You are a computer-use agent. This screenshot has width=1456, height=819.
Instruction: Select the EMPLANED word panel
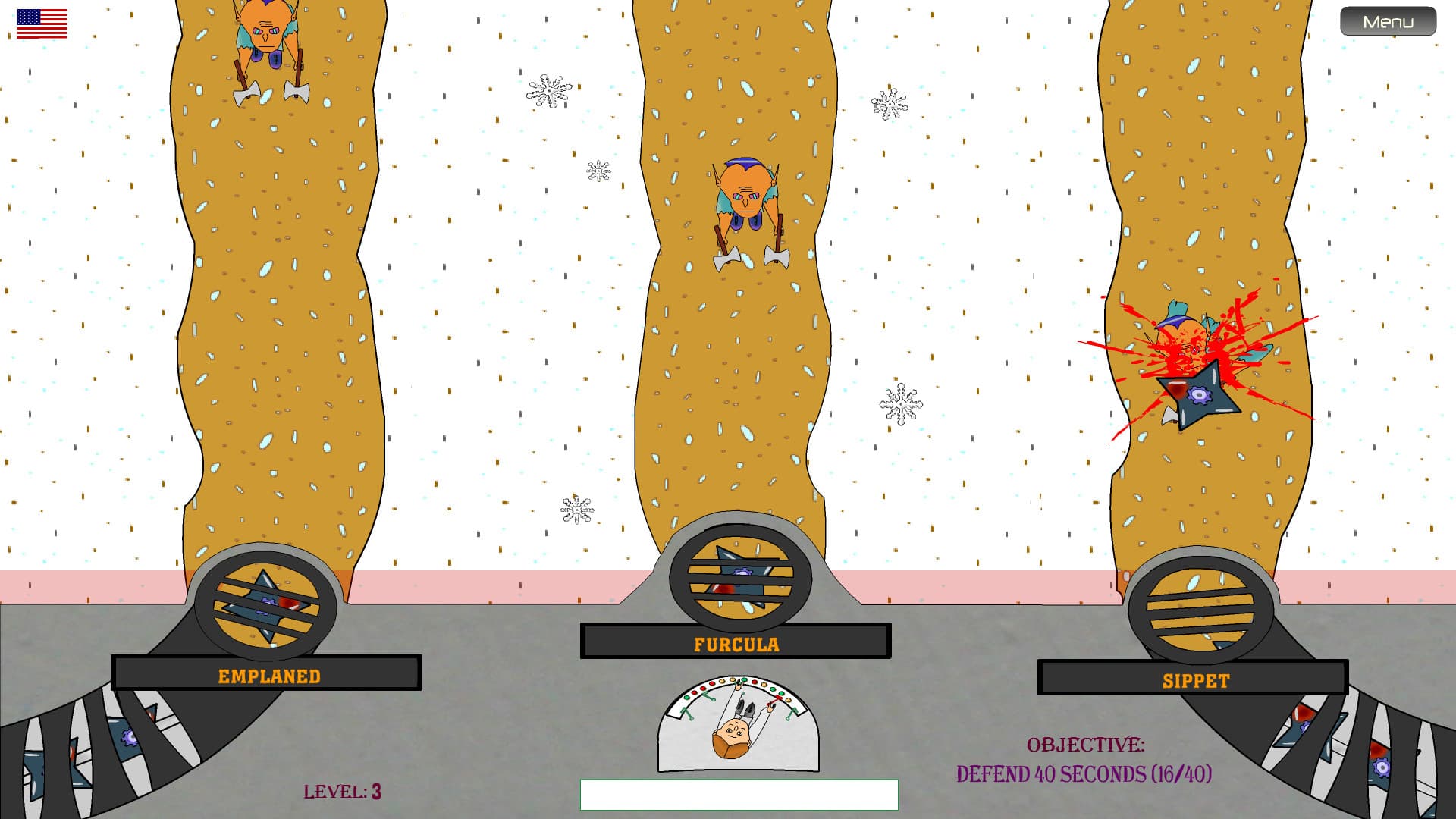[x=267, y=673]
